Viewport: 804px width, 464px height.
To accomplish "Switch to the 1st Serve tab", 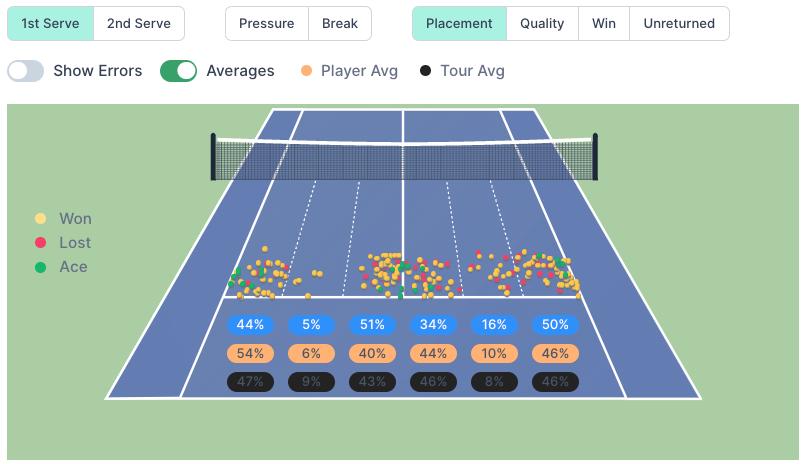I will coord(50,23).
